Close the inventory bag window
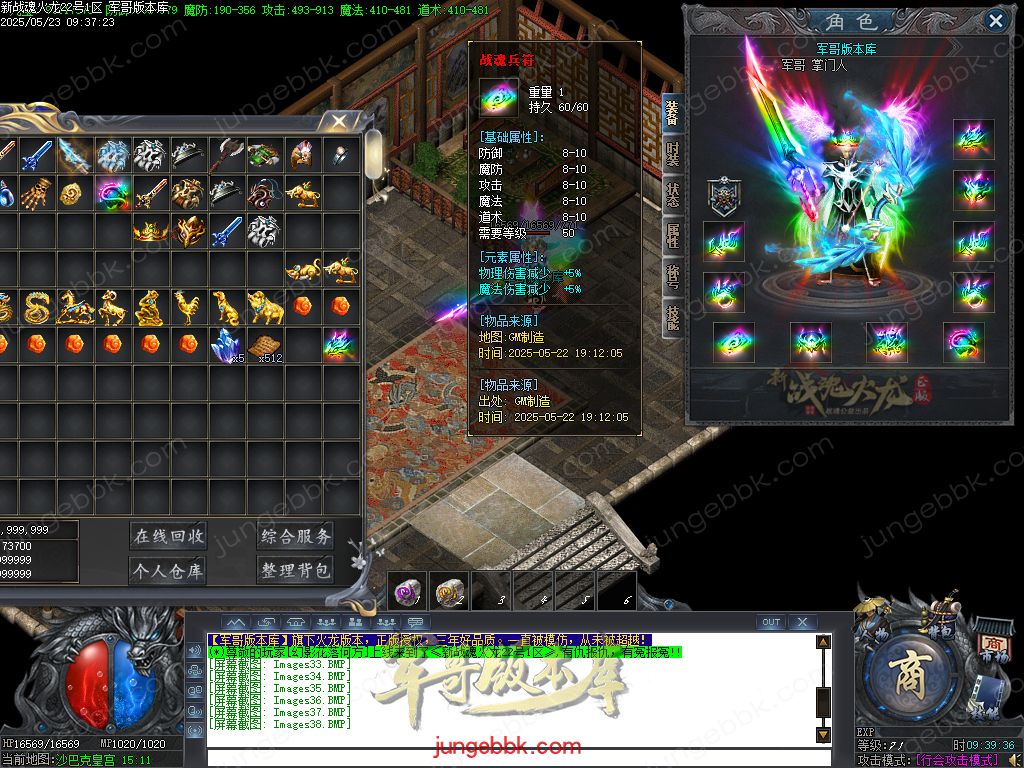Screen dimensions: 1024x768 pos(339,122)
